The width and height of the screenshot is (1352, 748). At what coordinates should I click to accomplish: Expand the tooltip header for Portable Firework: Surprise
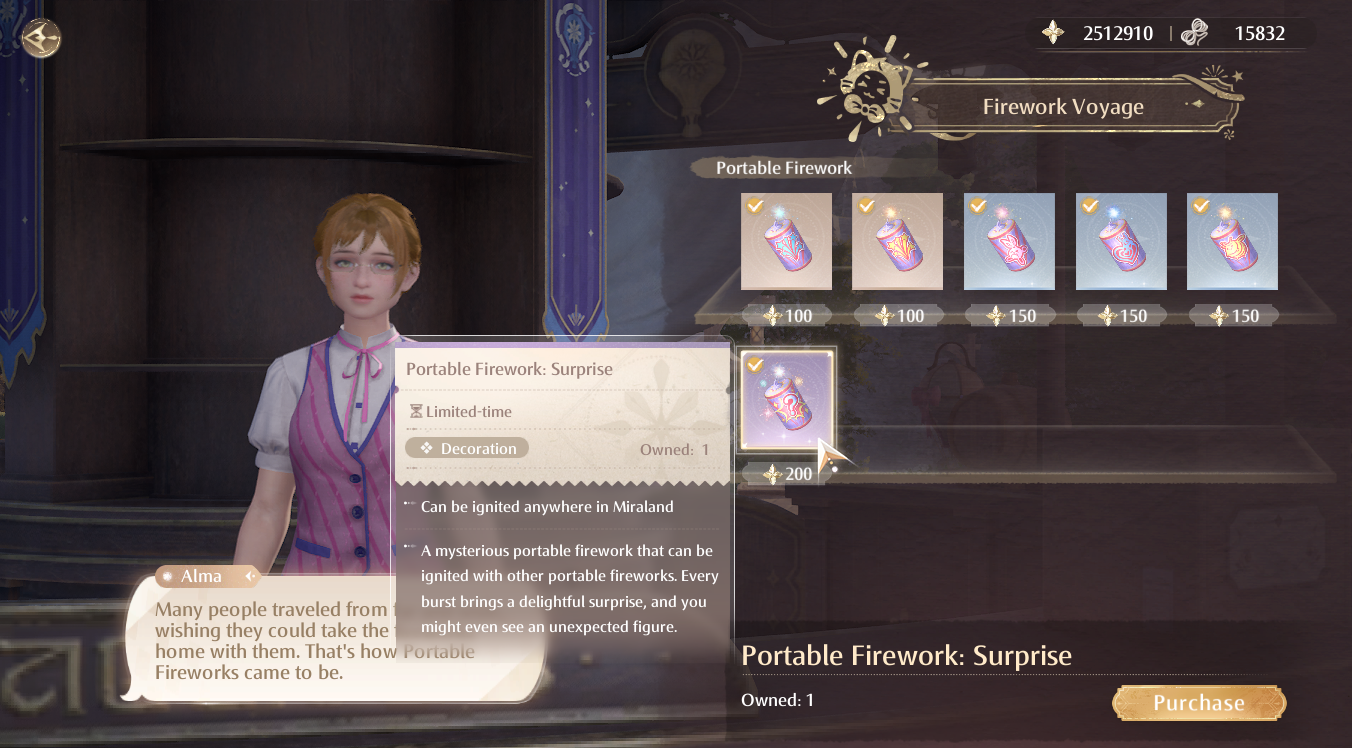pos(510,369)
